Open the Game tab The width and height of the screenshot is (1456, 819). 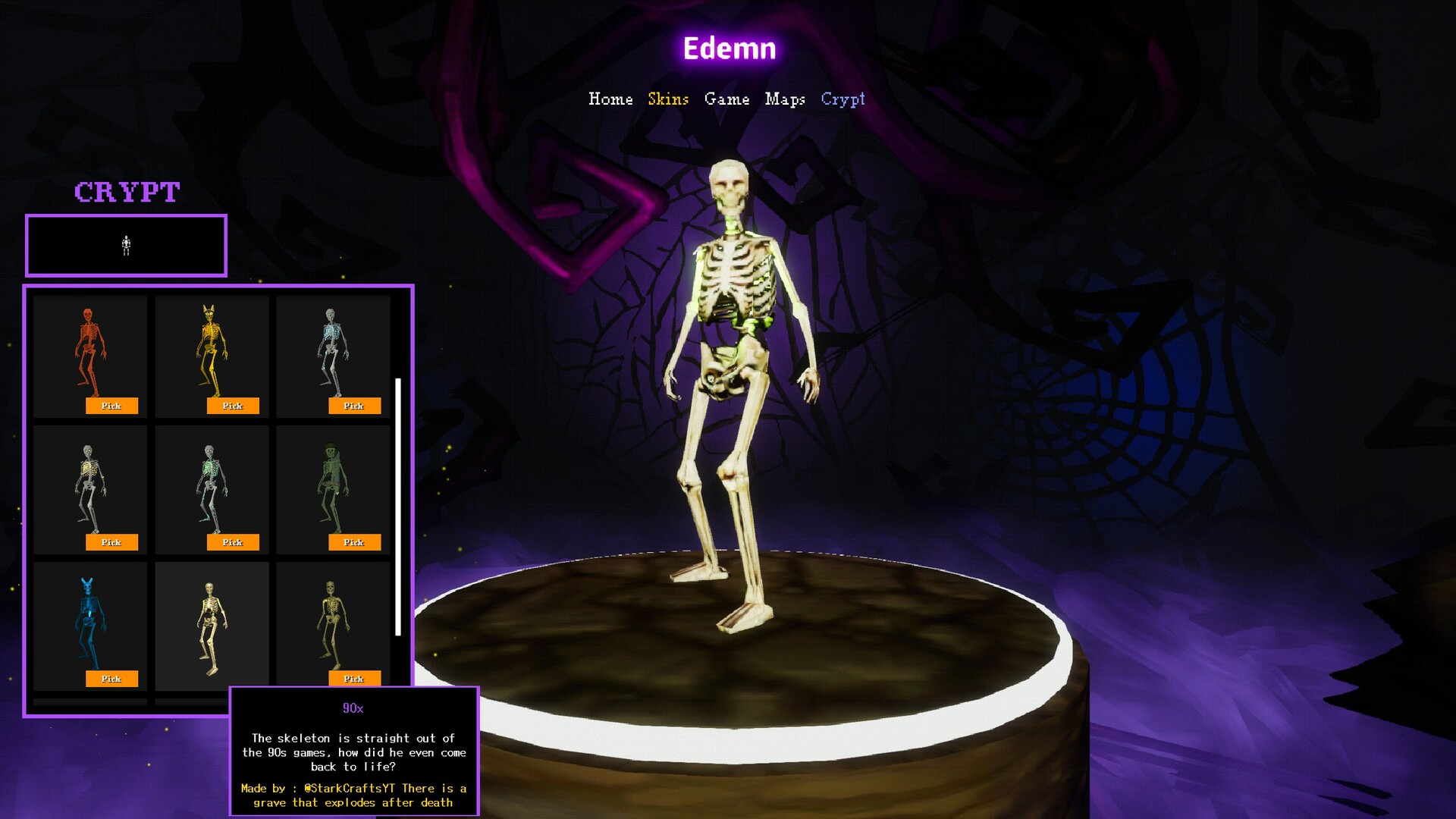click(726, 99)
